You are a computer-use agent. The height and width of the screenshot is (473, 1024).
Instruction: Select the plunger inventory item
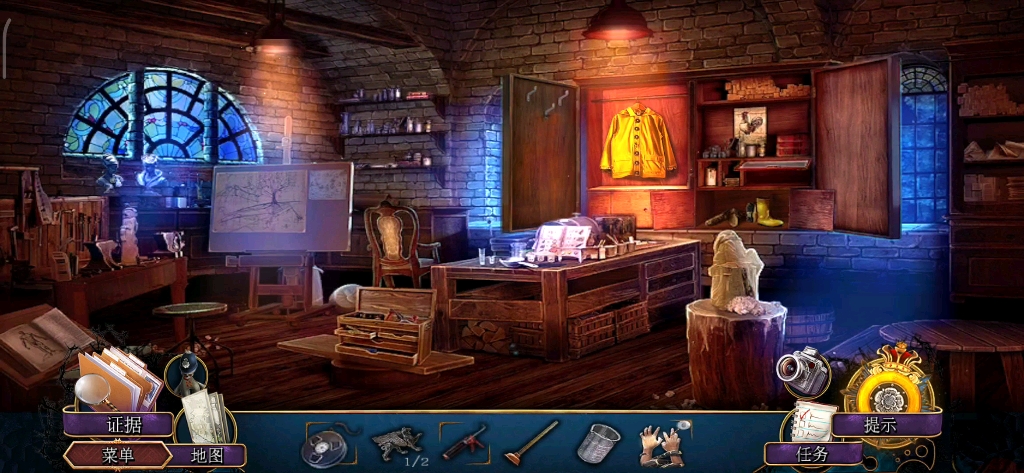(530, 441)
